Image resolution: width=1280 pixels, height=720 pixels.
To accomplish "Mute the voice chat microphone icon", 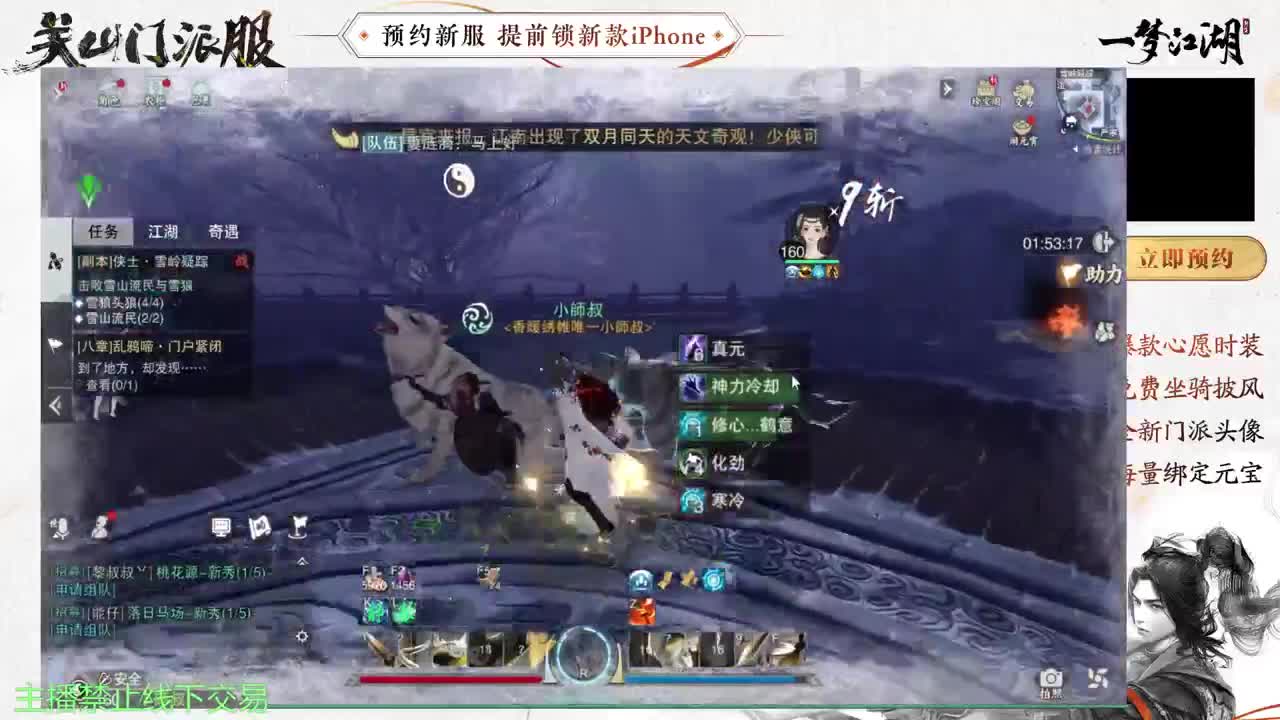I will pyautogui.click(x=62, y=528).
